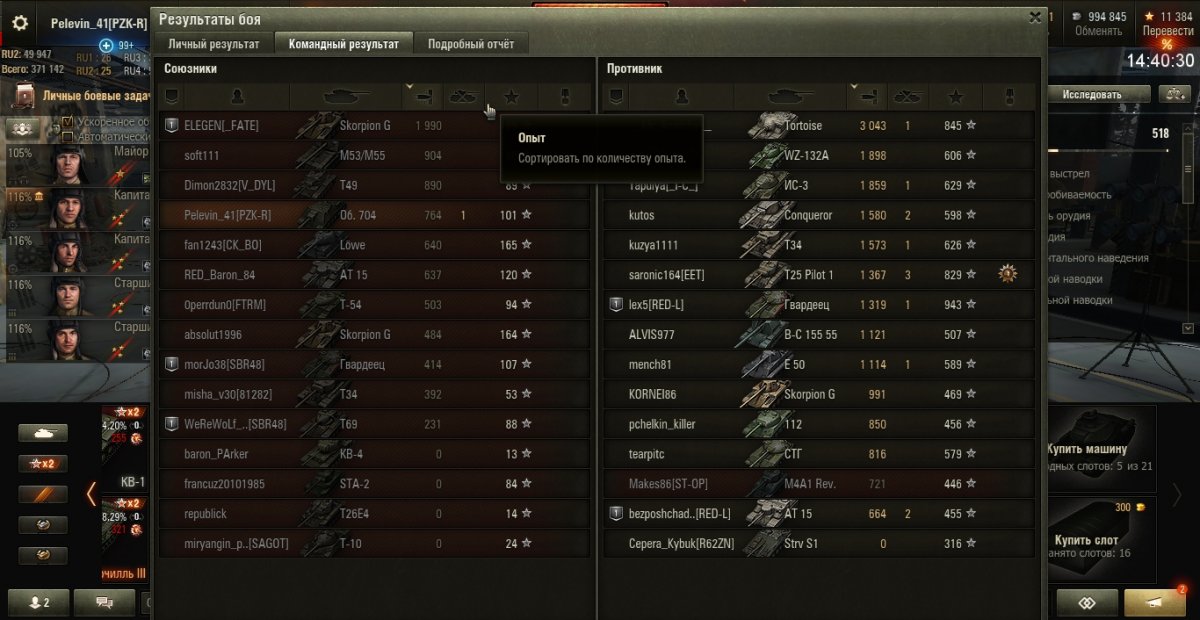Viewport: 1200px width, 620px height.
Task: Choose saronic164[EET] T25 Pilot 1 row
Action: (818, 275)
